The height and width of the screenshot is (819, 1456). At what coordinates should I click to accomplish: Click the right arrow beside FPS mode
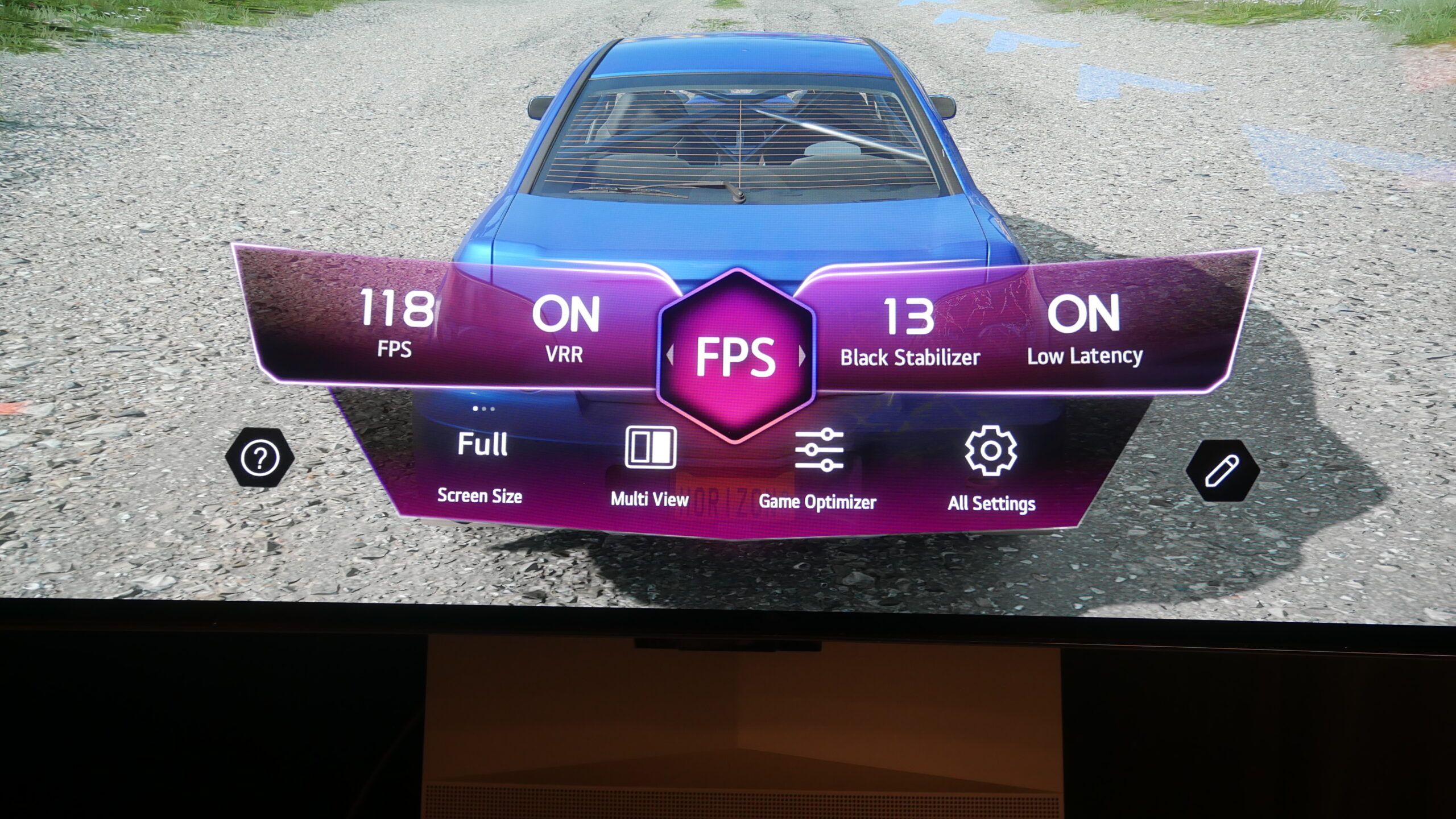point(803,357)
